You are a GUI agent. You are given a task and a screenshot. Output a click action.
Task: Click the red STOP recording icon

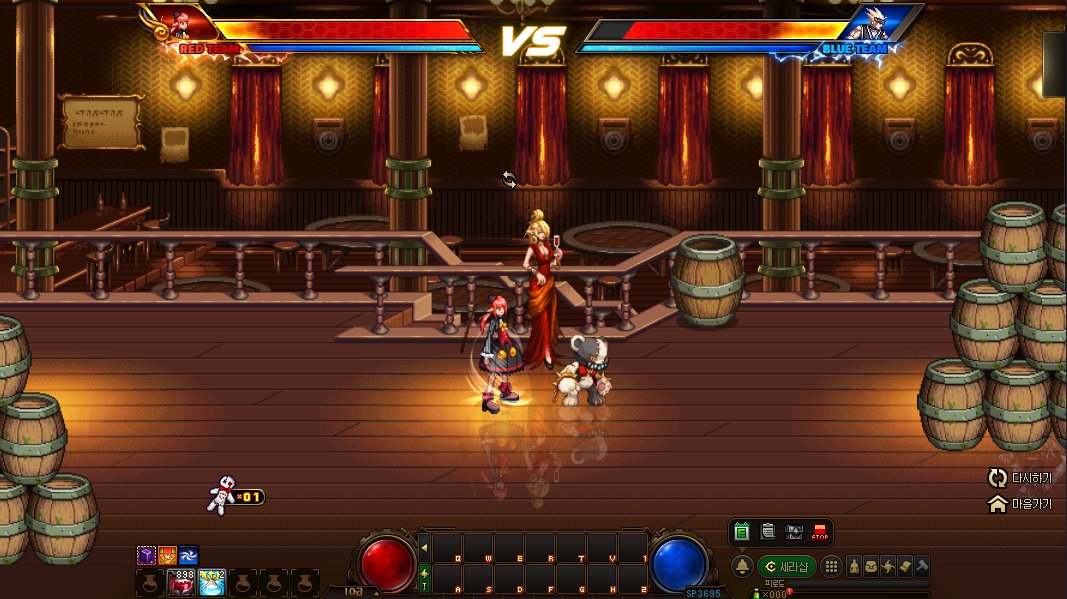[x=820, y=533]
